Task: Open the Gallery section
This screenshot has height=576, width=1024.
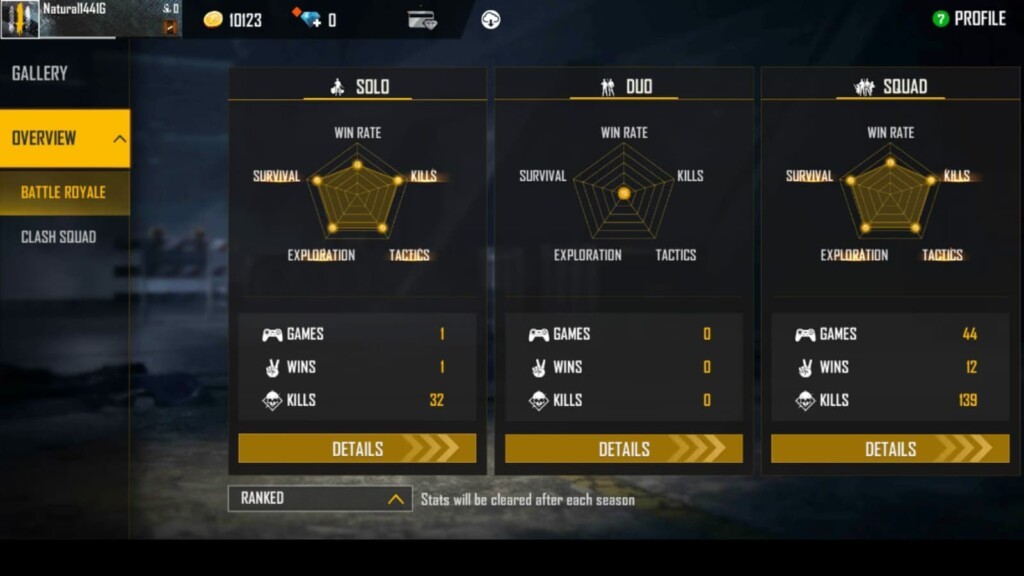Action: [40, 73]
